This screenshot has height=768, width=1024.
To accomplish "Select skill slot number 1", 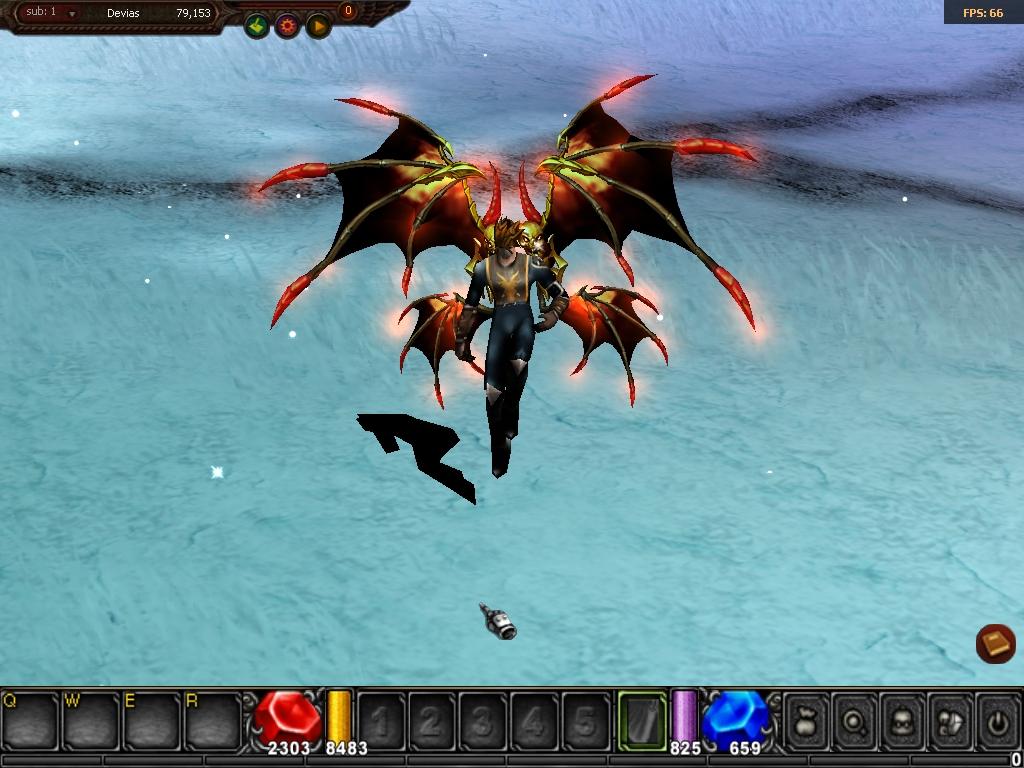I will tap(381, 719).
